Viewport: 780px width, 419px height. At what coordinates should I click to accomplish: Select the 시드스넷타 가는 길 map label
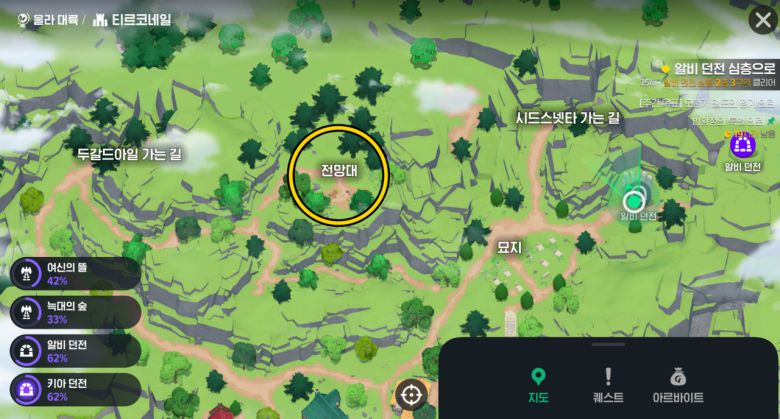tap(567, 118)
